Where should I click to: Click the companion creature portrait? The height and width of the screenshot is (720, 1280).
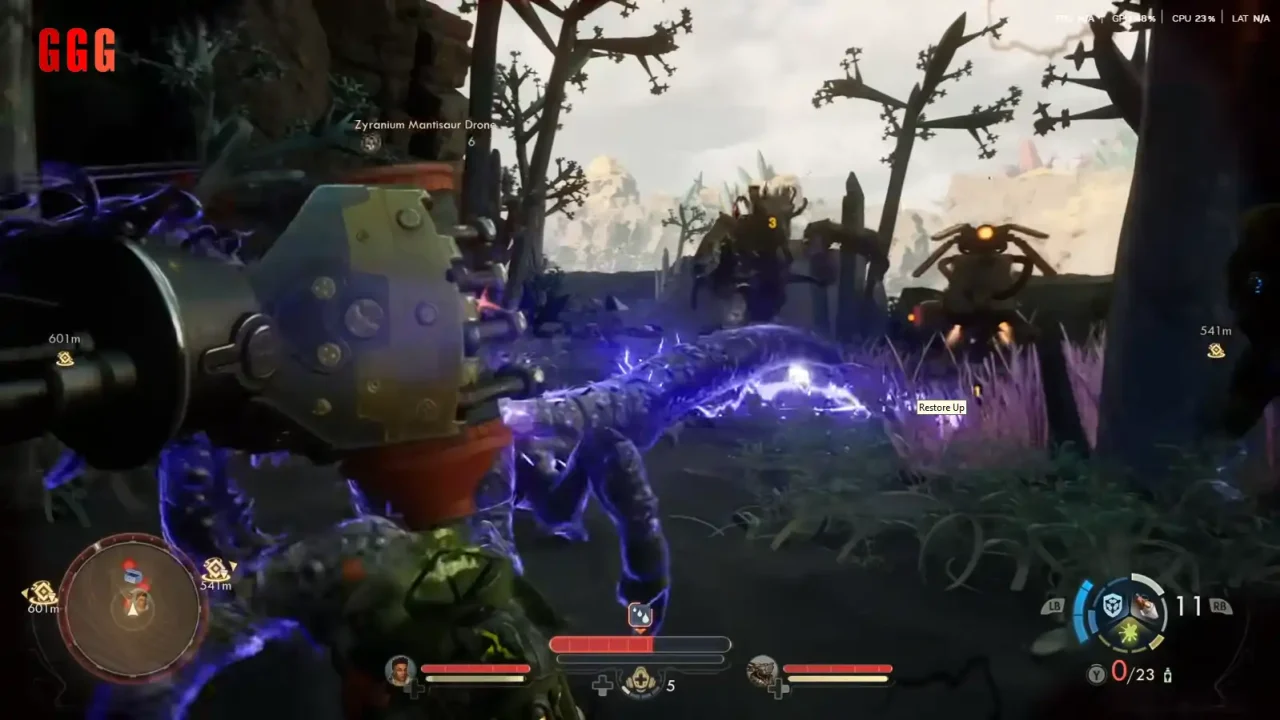762,669
